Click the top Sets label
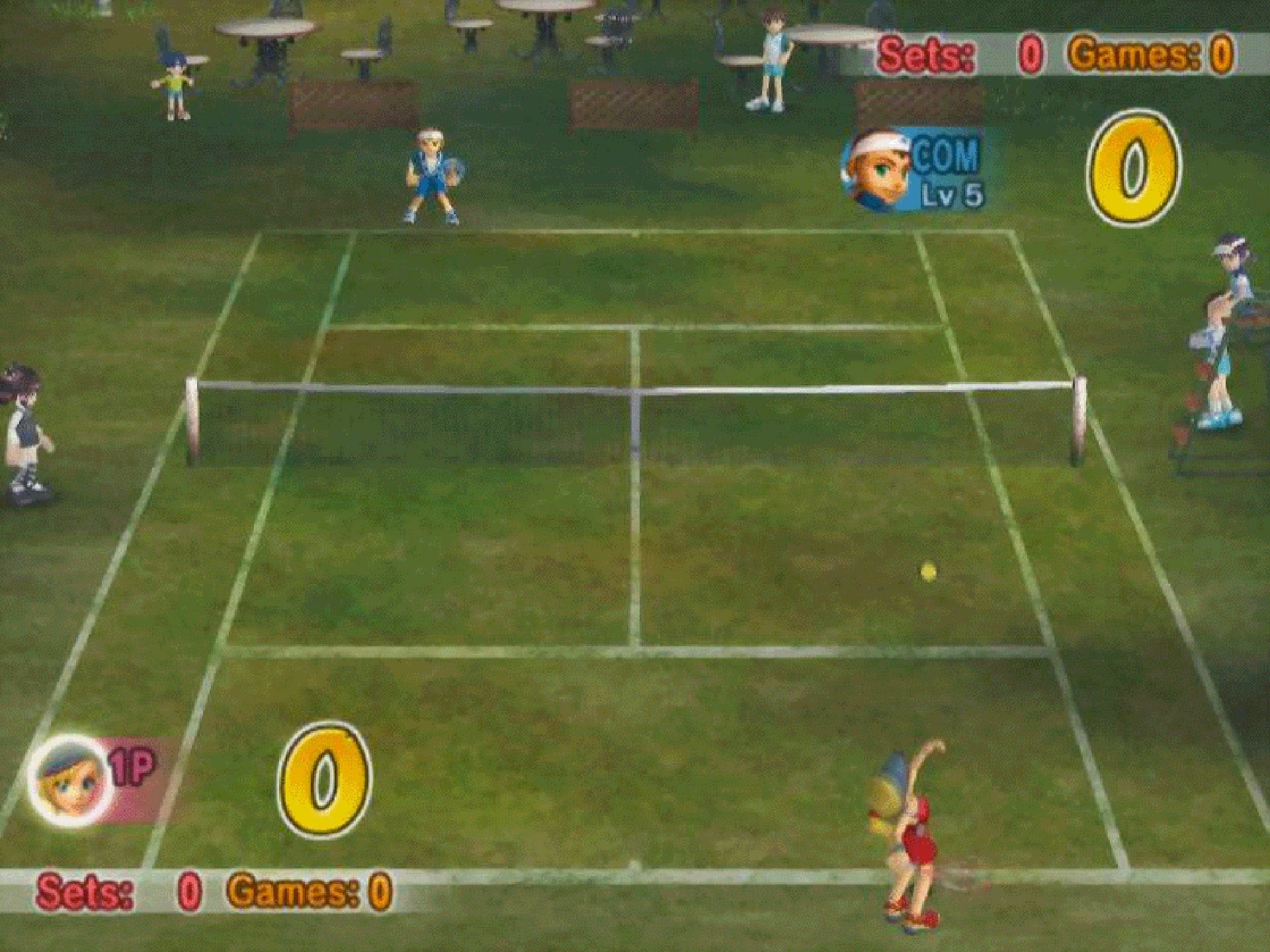This screenshot has height=952, width=1270. click(x=923, y=53)
